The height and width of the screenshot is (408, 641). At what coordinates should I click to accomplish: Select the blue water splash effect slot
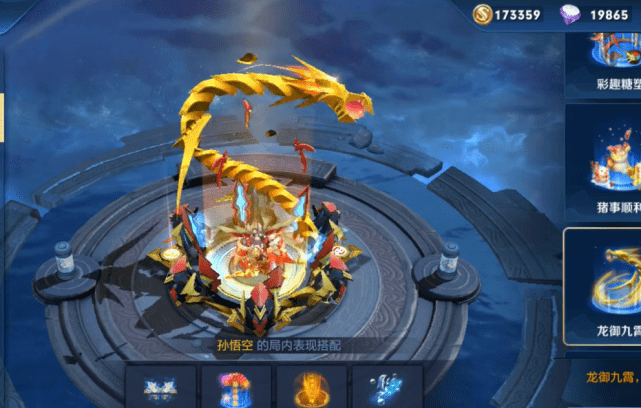[385, 387]
